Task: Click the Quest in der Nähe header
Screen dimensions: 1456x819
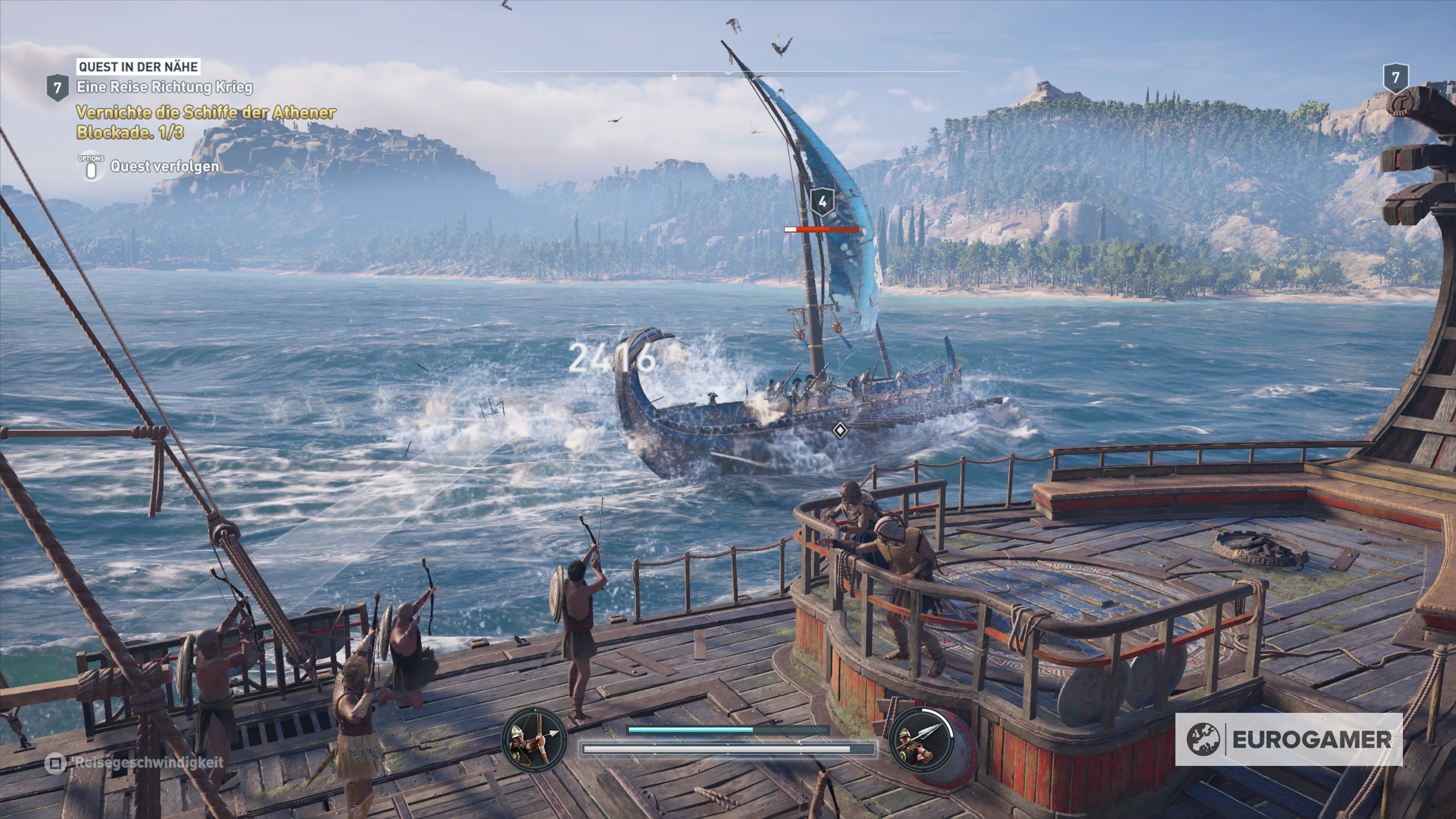Action: point(138,67)
